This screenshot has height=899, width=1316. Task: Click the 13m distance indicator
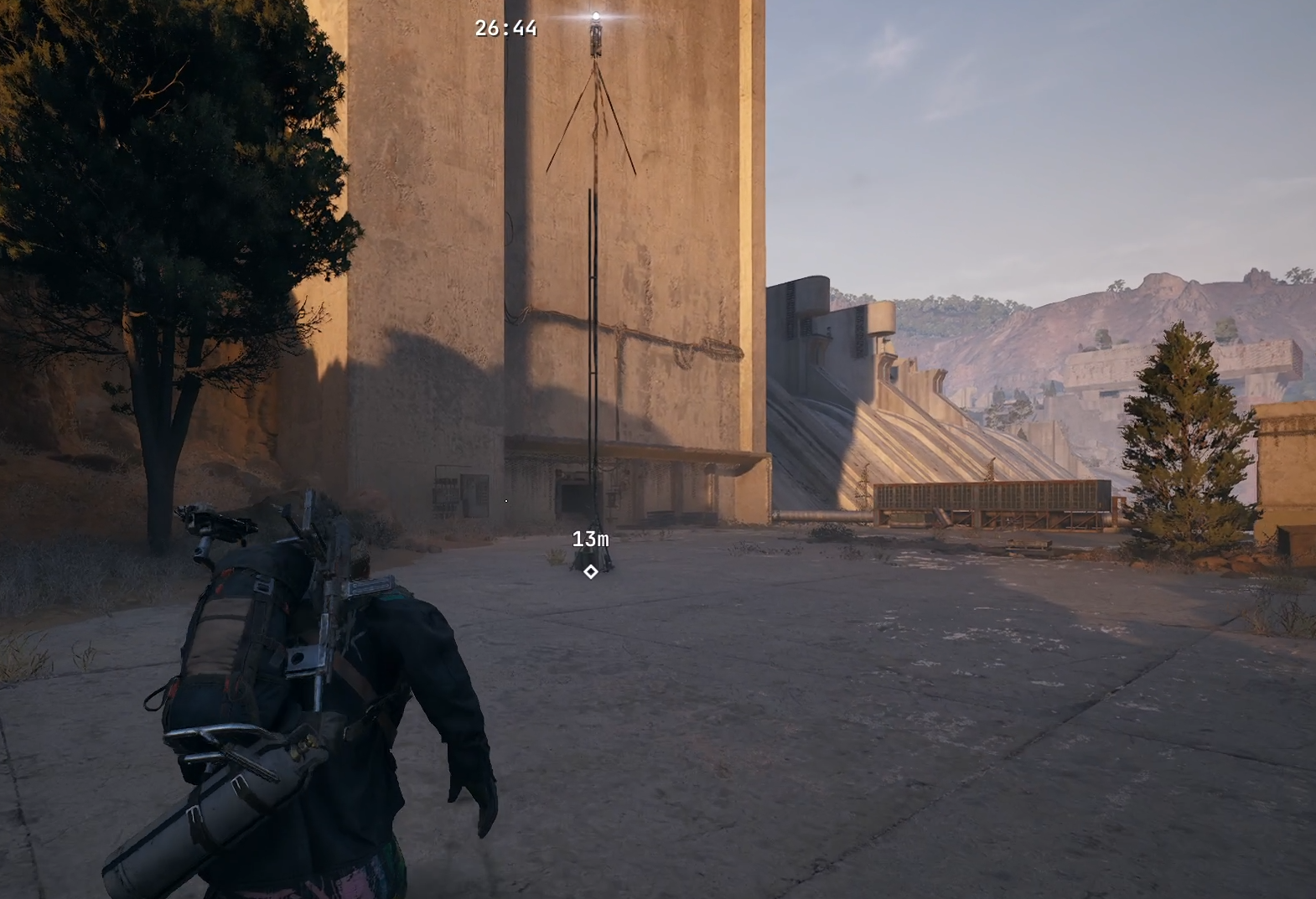(x=591, y=541)
